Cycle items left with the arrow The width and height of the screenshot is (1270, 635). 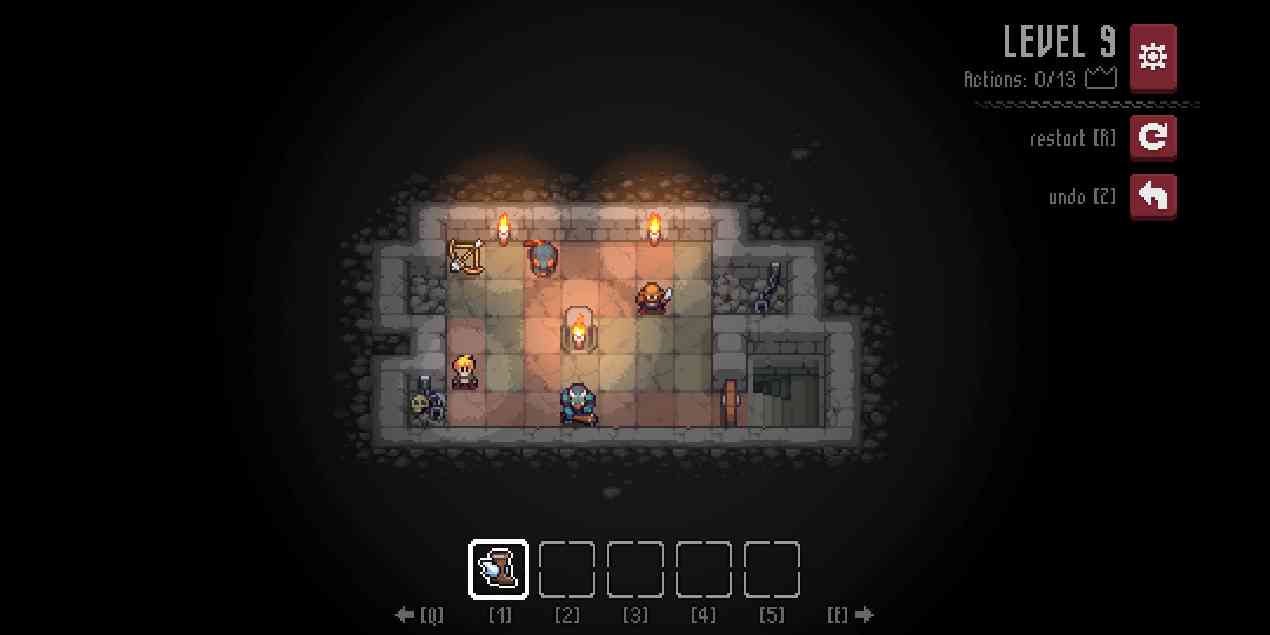click(406, 615)
